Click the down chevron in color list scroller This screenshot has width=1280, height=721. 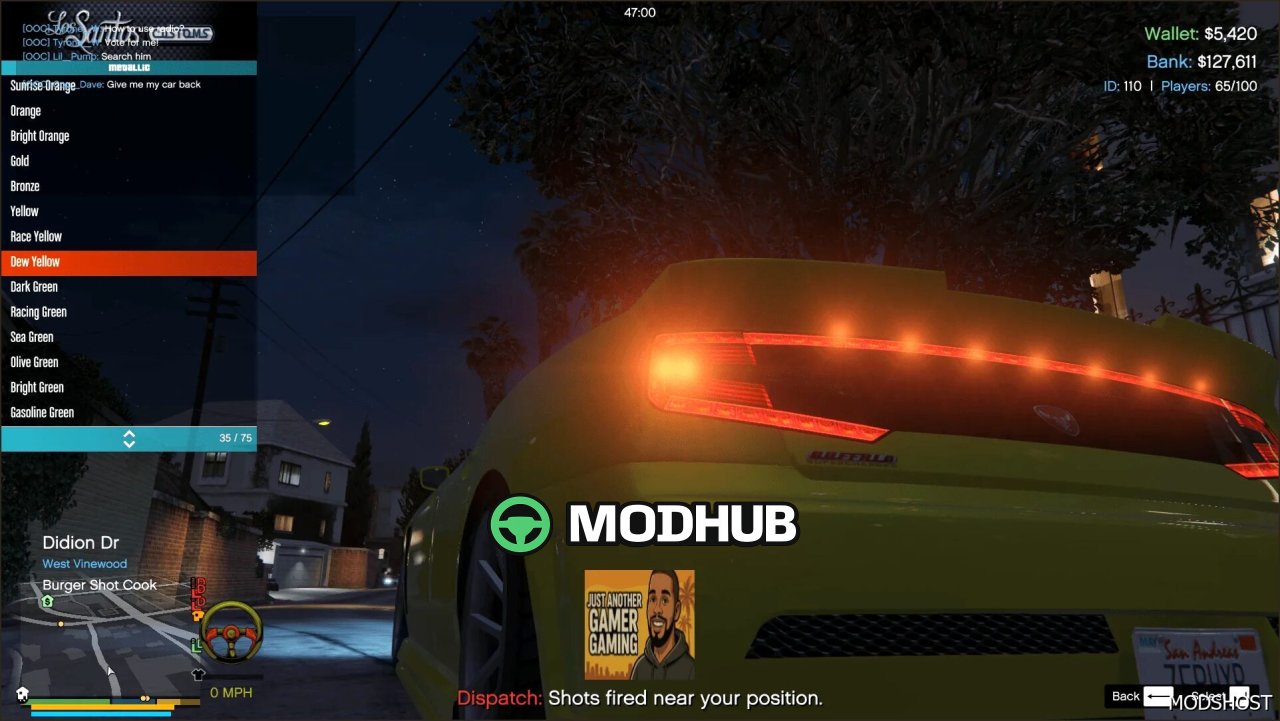pos(130,442)
